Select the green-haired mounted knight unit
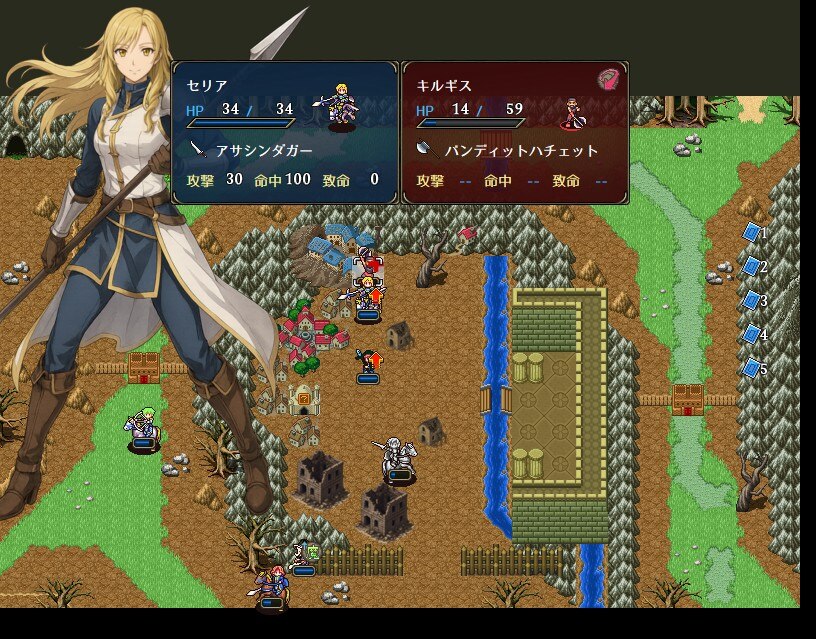The width and height of the screenshot is (816, 639). coord(143,429)
